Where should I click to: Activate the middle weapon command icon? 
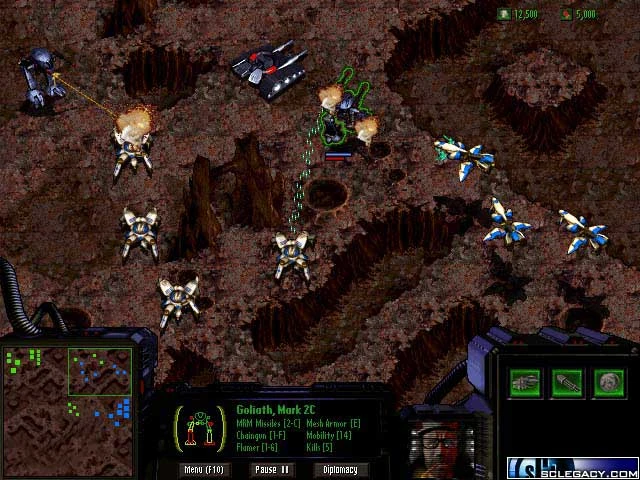pos(566,381)
